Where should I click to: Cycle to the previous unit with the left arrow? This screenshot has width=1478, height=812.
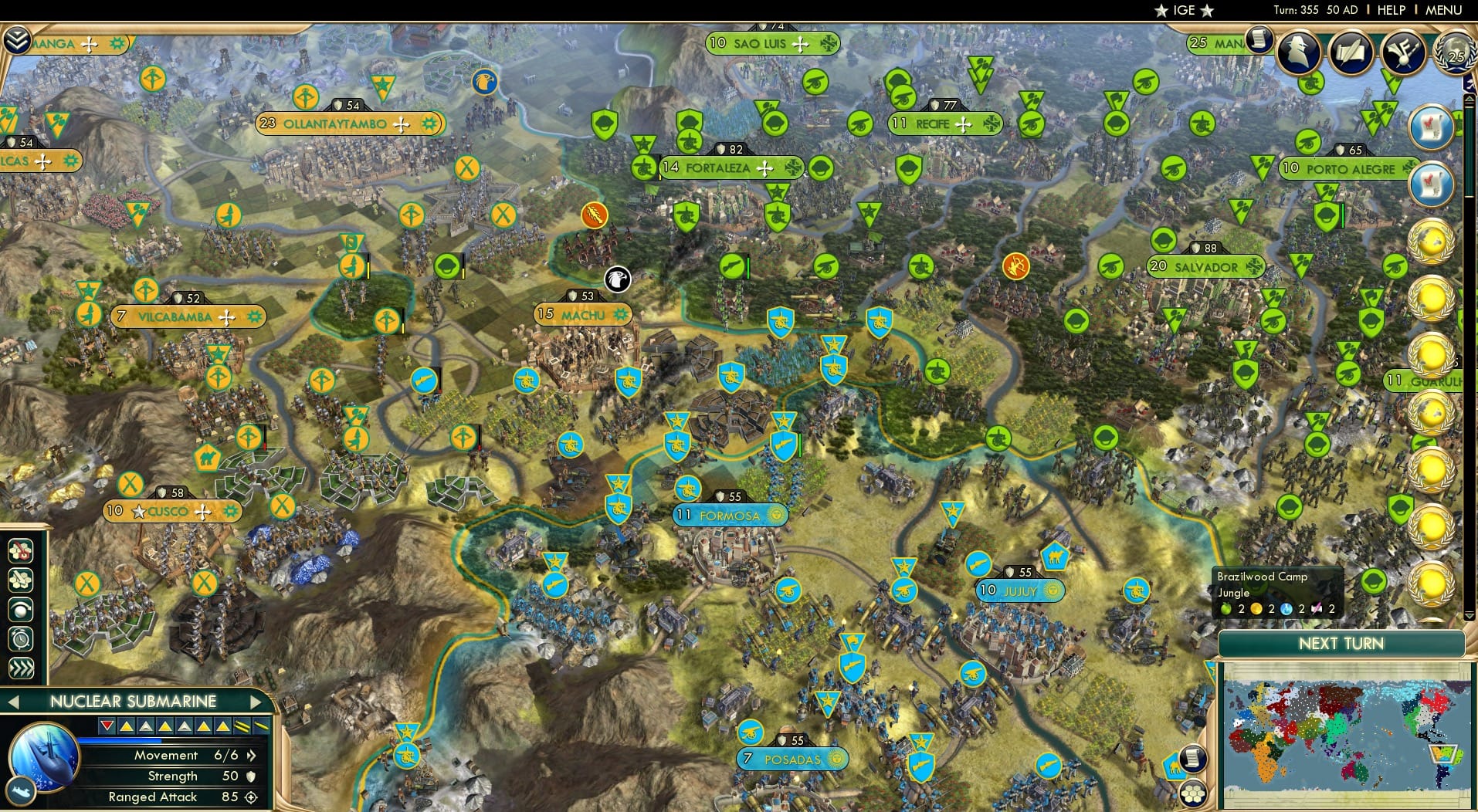pyautogui.click(x=15, y=701)
